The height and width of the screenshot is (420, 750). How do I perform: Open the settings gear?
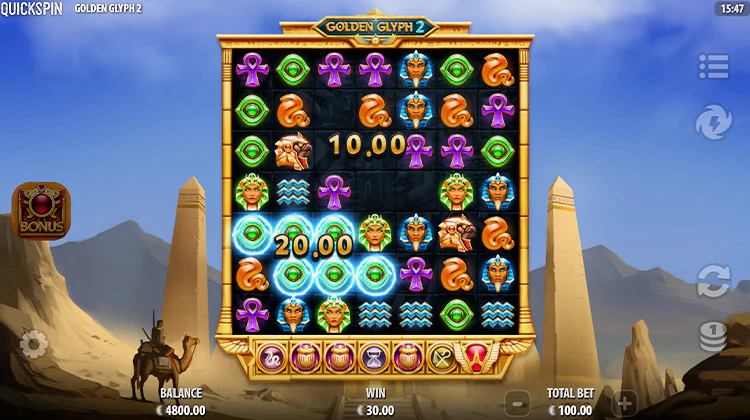pos(33,345)
